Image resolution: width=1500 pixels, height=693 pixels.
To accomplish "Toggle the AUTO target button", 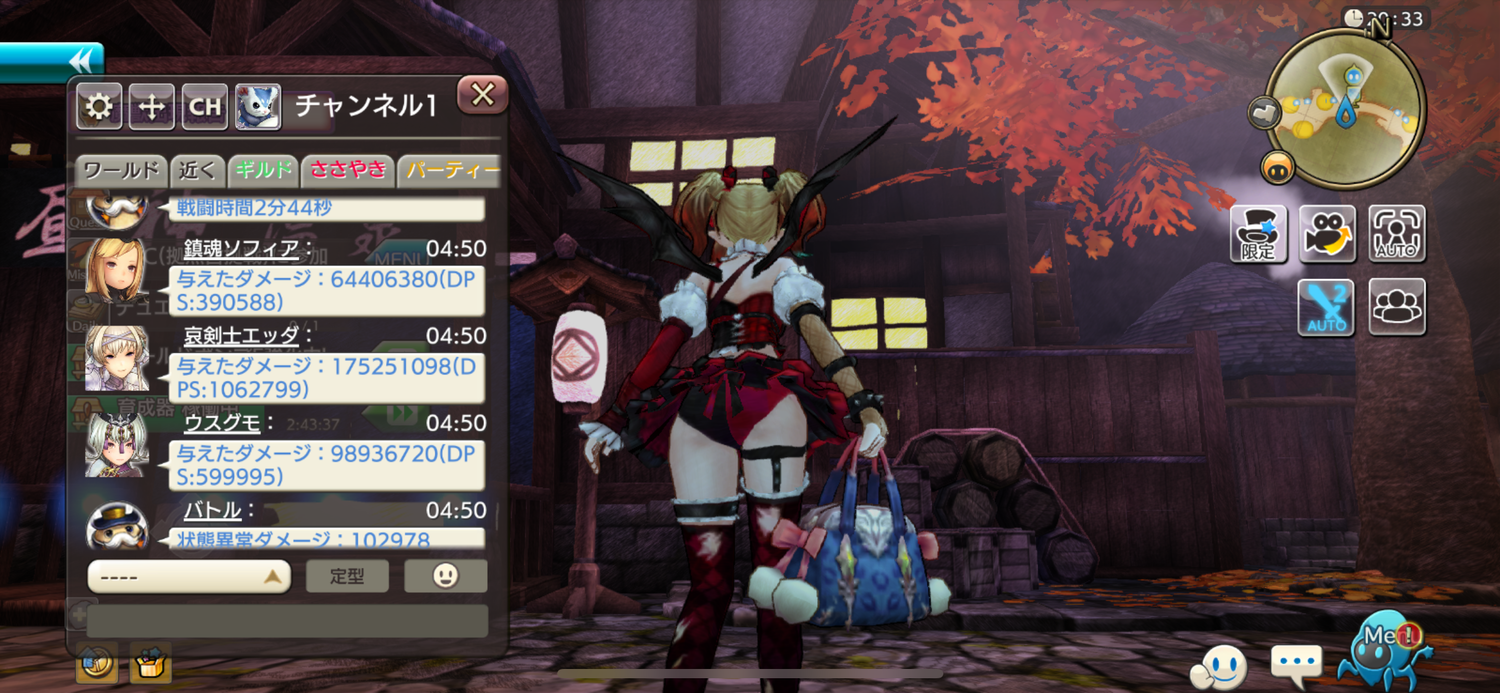I will tap(1397, 234).
